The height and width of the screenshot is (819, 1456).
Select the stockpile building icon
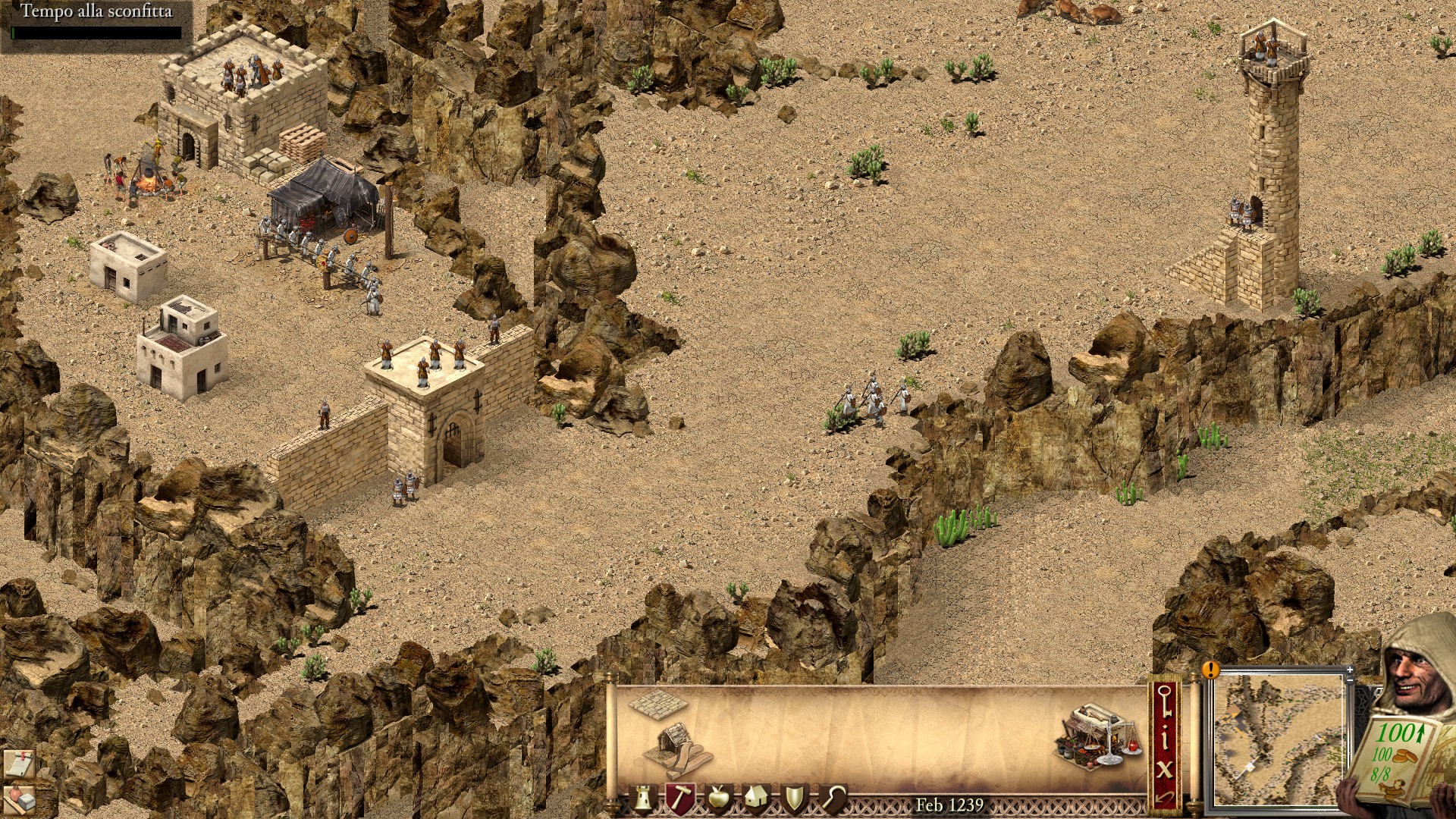tap(657, 704)
